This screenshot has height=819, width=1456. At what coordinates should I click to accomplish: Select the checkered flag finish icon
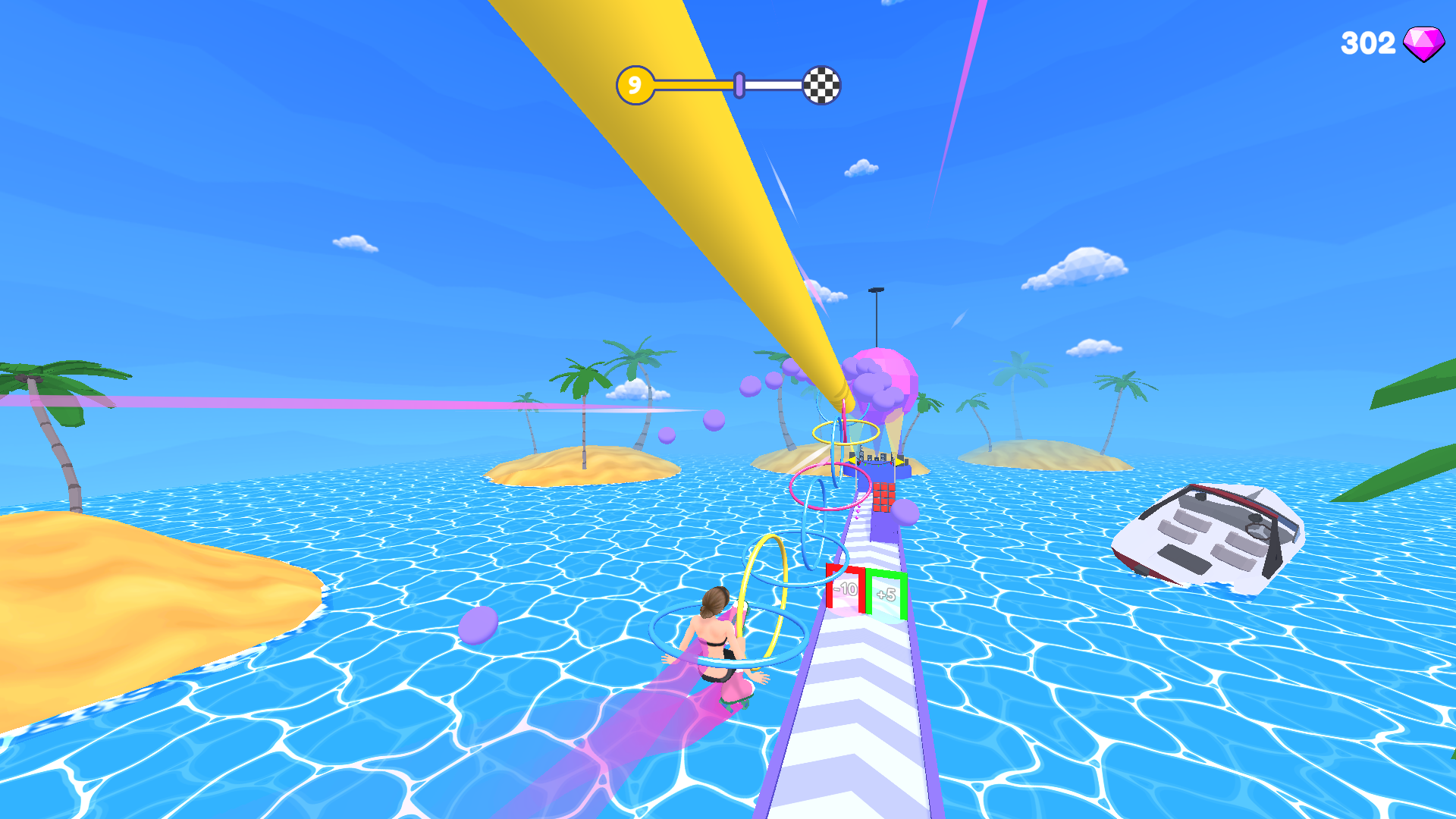[x=821, y=86]
